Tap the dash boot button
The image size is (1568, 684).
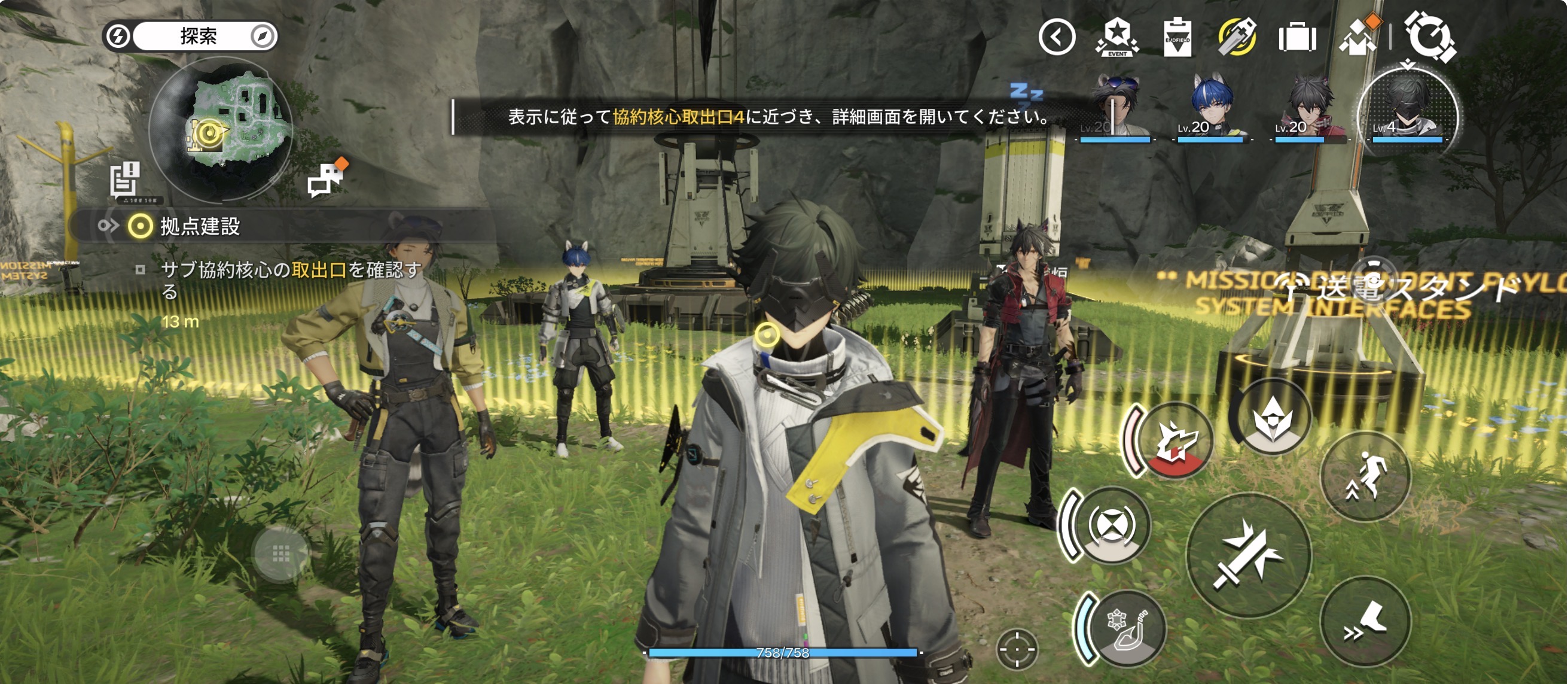pyautogui.click(x=1365, y=621)
